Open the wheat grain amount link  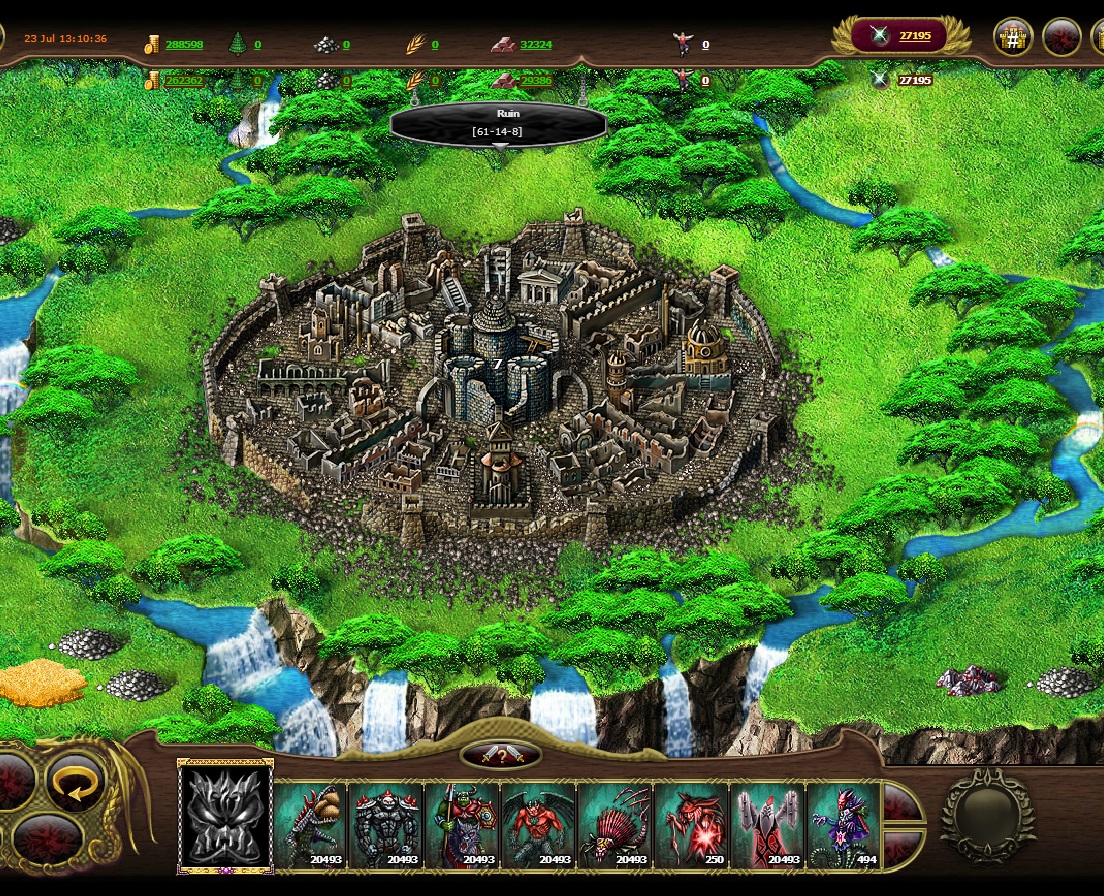pos(435,44)
